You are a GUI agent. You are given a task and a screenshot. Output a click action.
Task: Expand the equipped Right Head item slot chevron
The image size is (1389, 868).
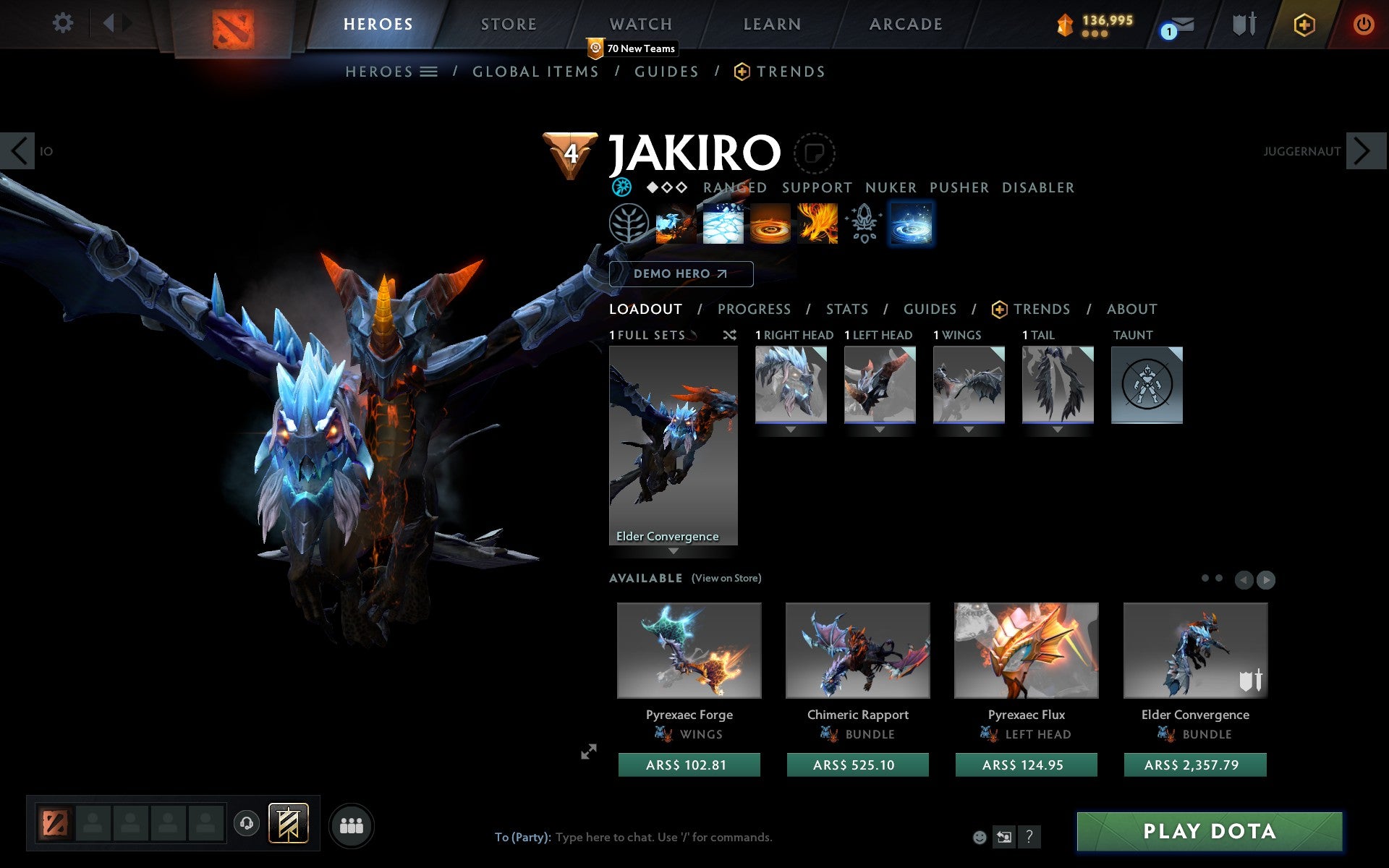click(x=789, y=427)
